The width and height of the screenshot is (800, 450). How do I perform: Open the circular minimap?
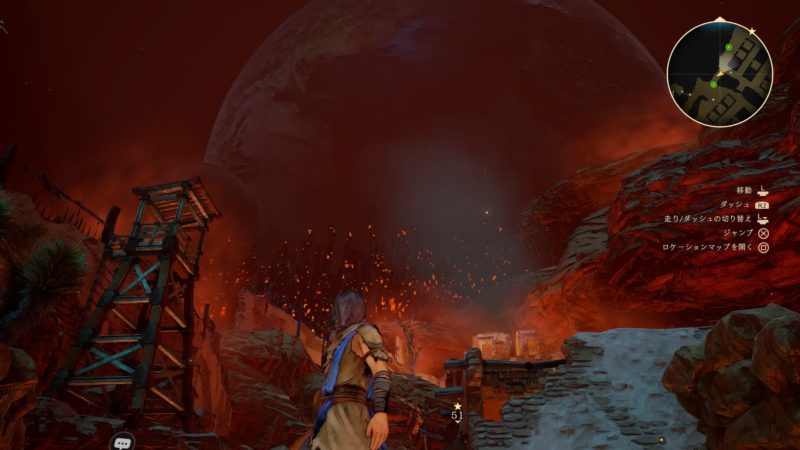point(720,73)
